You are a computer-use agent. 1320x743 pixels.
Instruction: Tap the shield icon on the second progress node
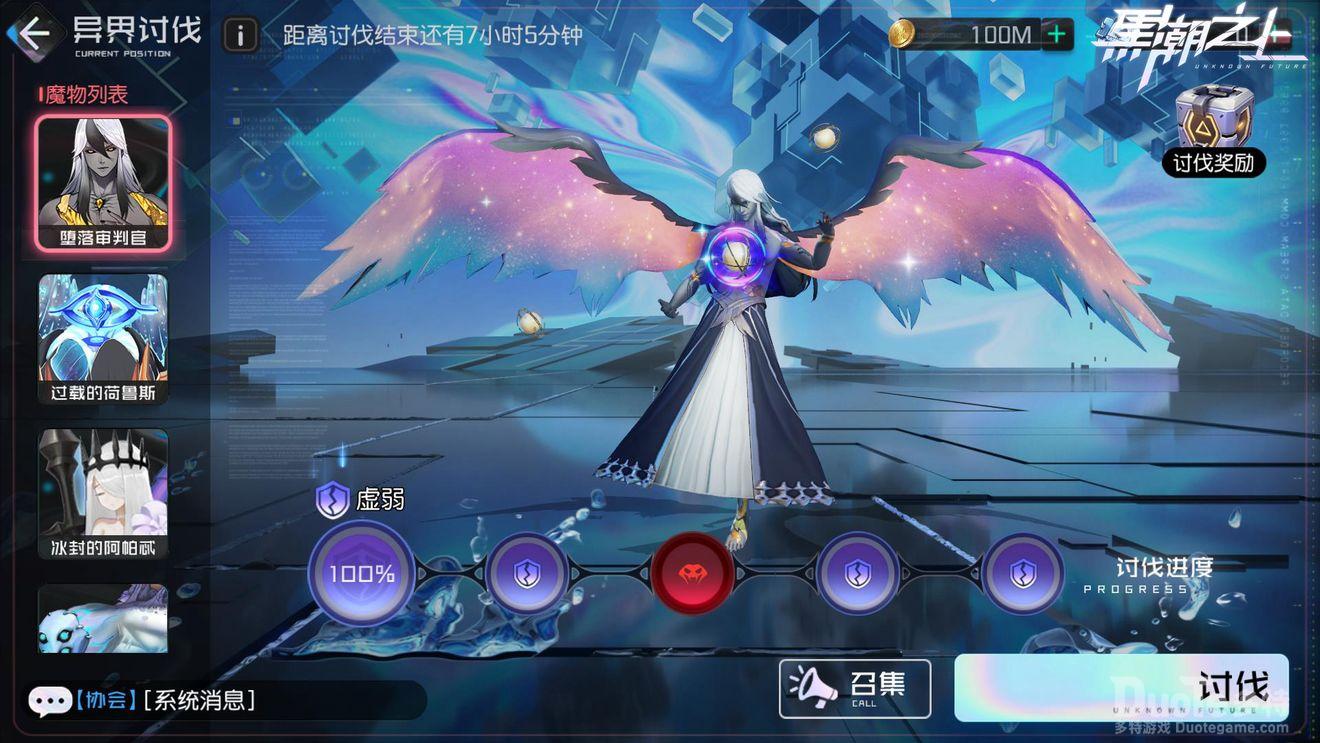527,573
